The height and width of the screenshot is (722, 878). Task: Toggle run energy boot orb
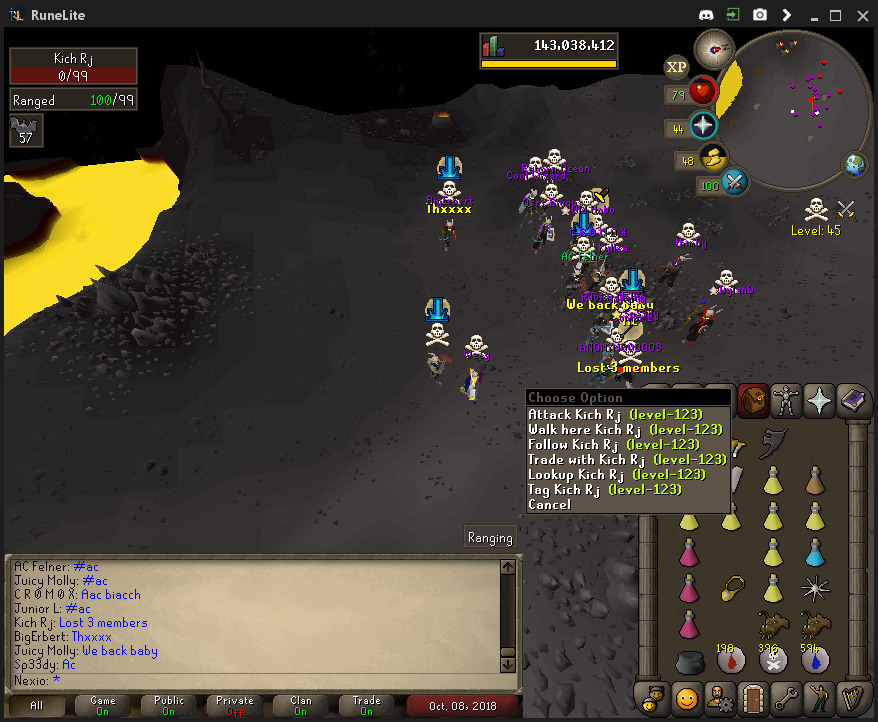713,158
